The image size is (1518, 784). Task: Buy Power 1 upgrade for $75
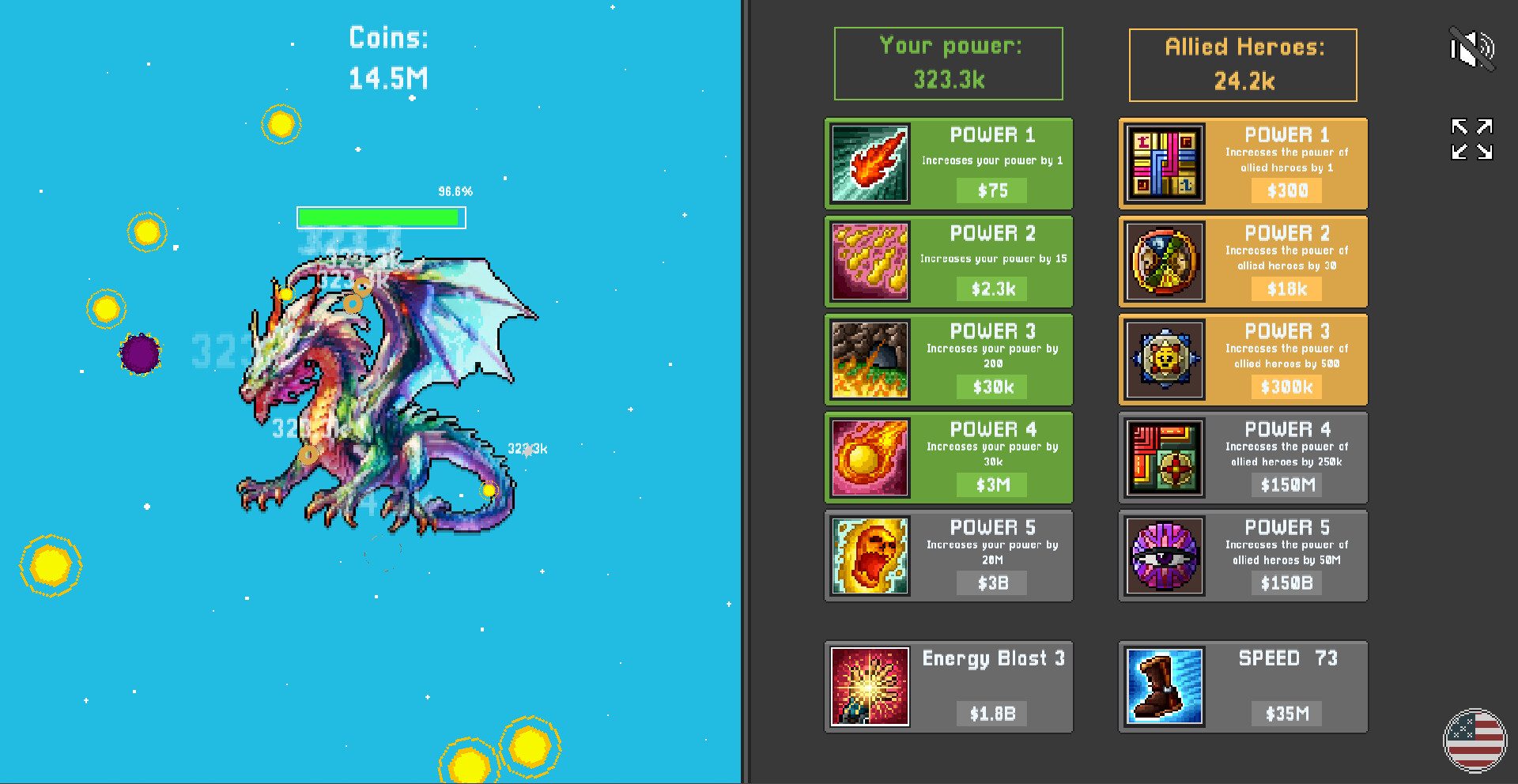pyautogui.click(x=991, y=190)
